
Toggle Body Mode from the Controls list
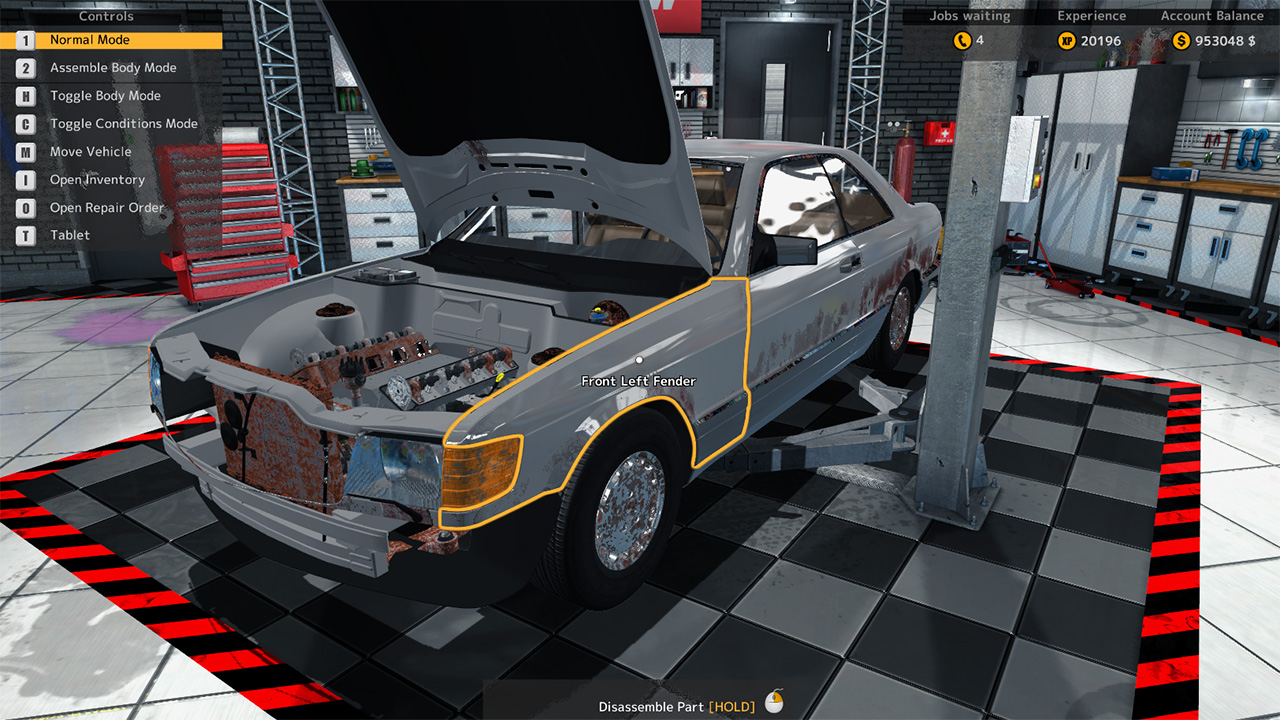[x=105, y=95]
